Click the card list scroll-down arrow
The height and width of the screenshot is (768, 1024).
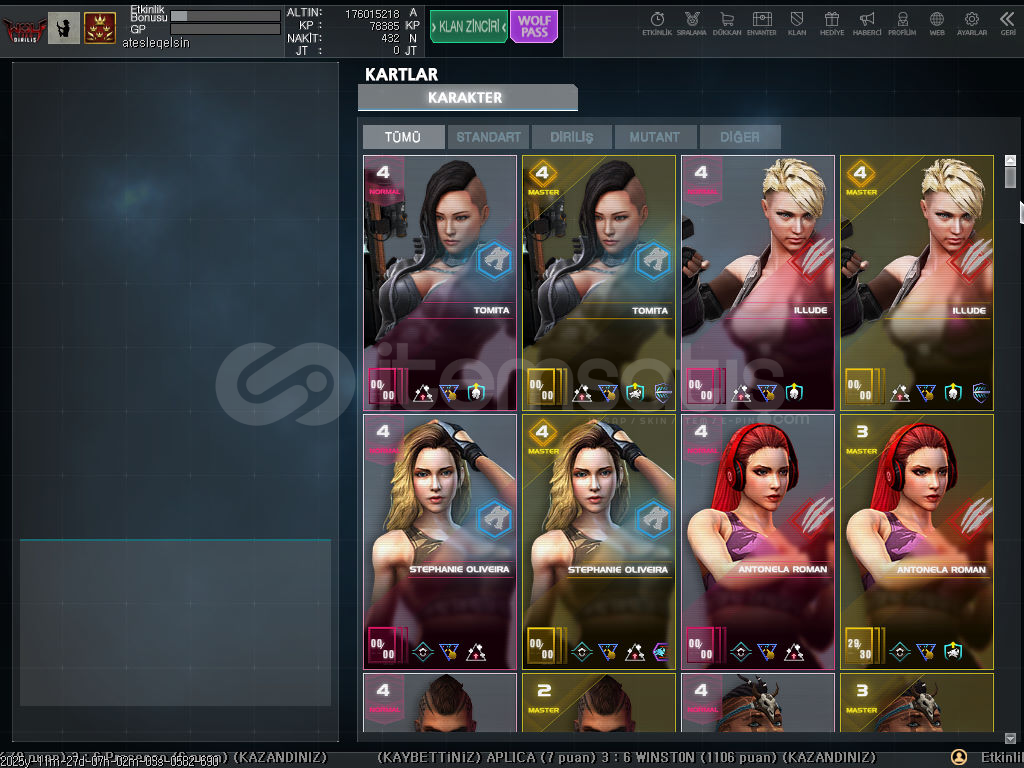(1010, 738)
